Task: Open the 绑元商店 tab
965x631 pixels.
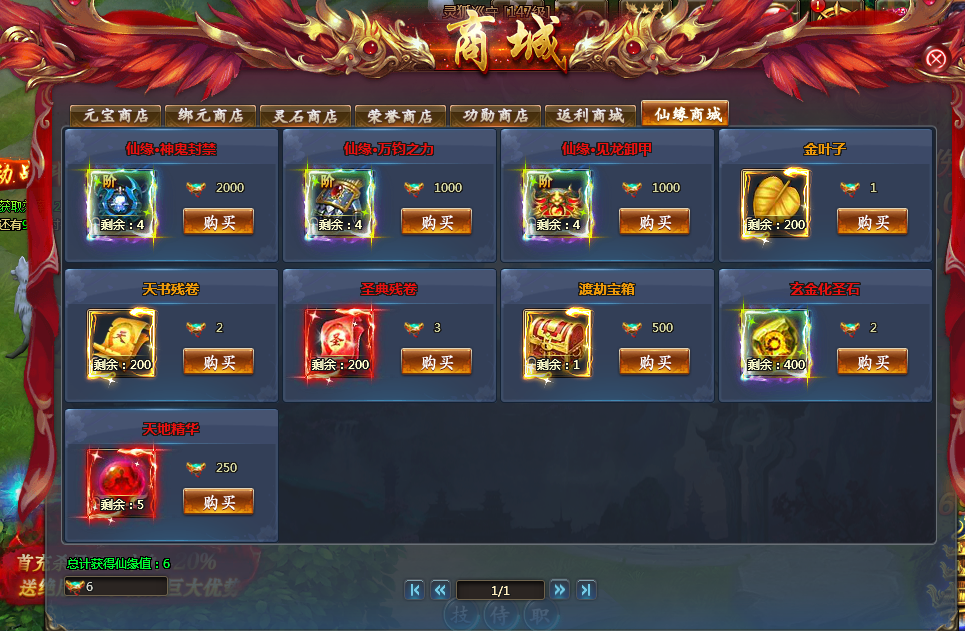Action: pyautogui.click(x=211, y=115)
